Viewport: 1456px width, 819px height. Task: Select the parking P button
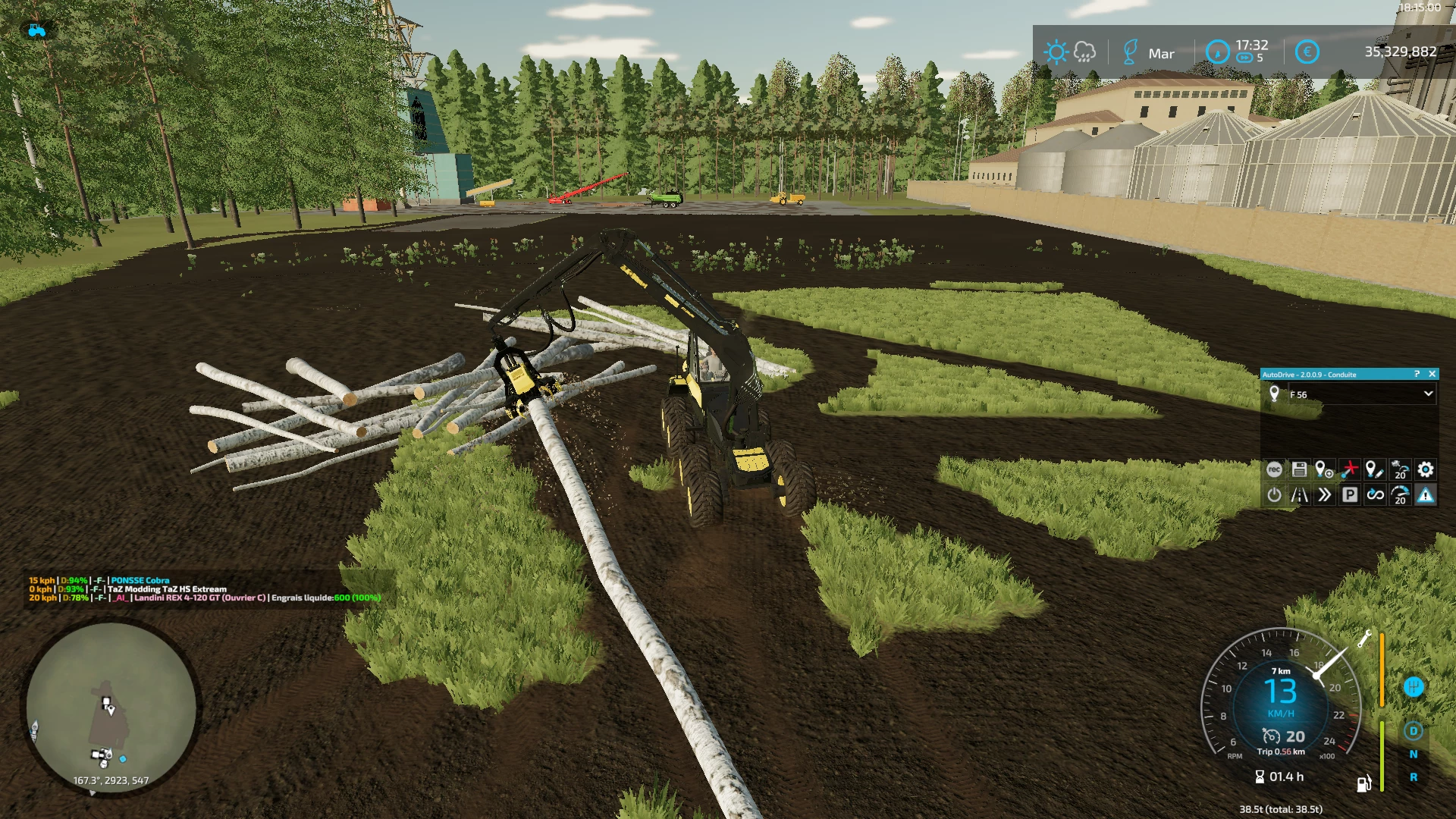pos(1350,495)
